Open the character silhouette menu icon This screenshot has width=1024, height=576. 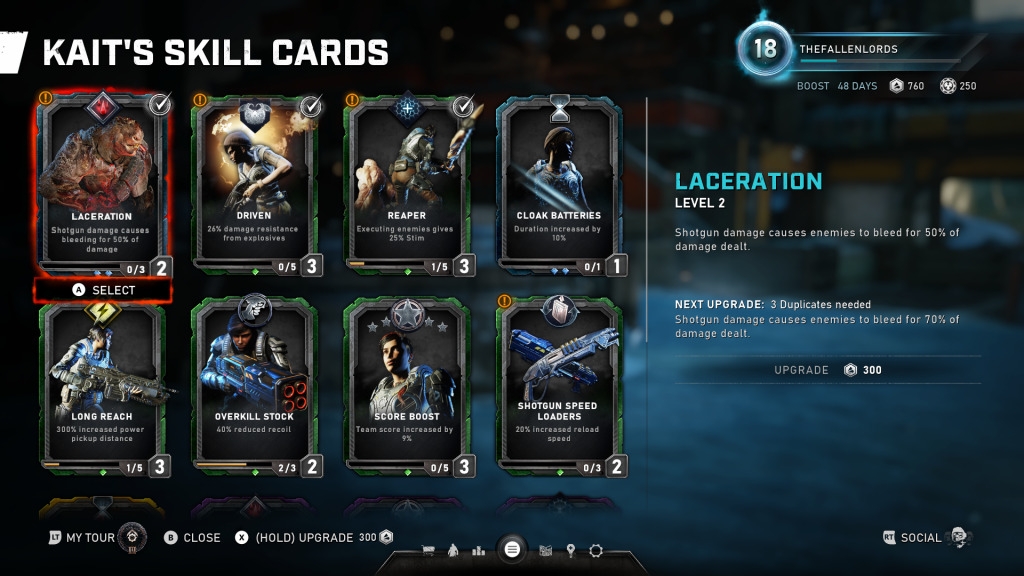(453, 550)
